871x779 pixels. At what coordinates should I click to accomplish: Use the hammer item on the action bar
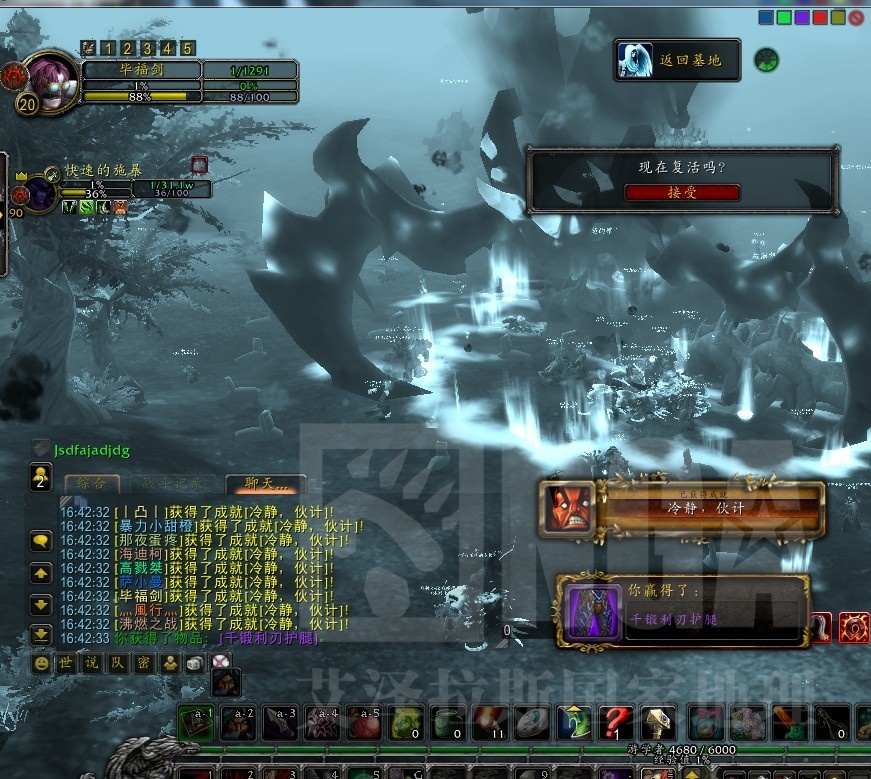[x=657, y=723]
